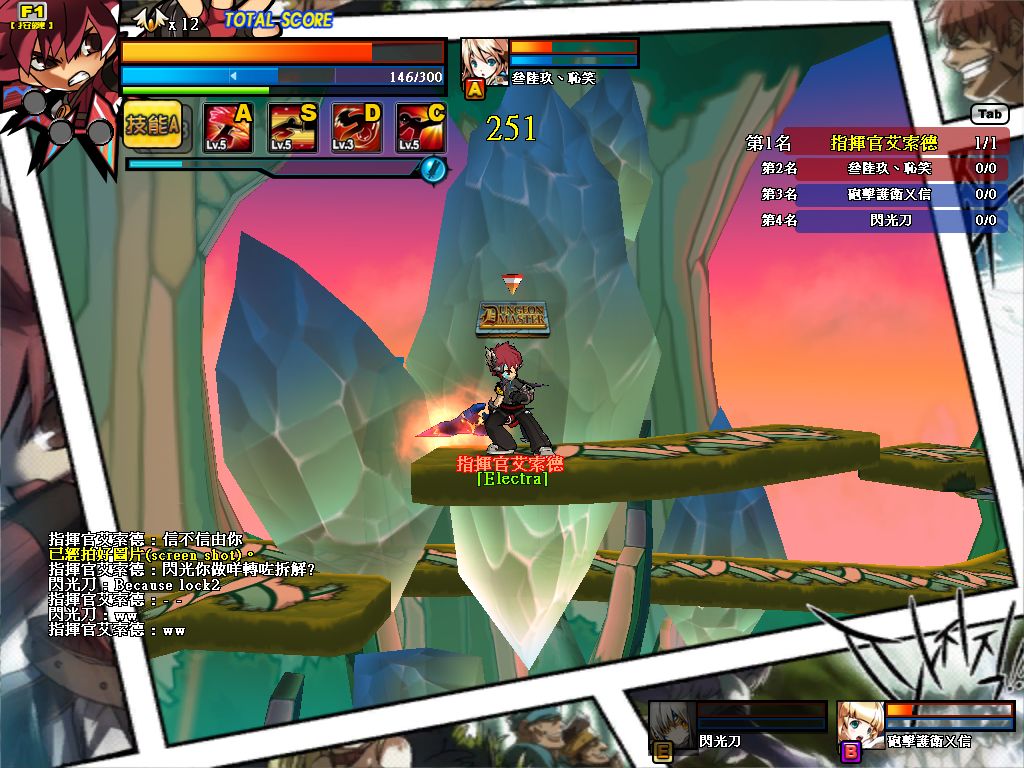Select the 閃光刀 player portrait
The height and width of the screenshot is (768, 1024).
(671, 724)
